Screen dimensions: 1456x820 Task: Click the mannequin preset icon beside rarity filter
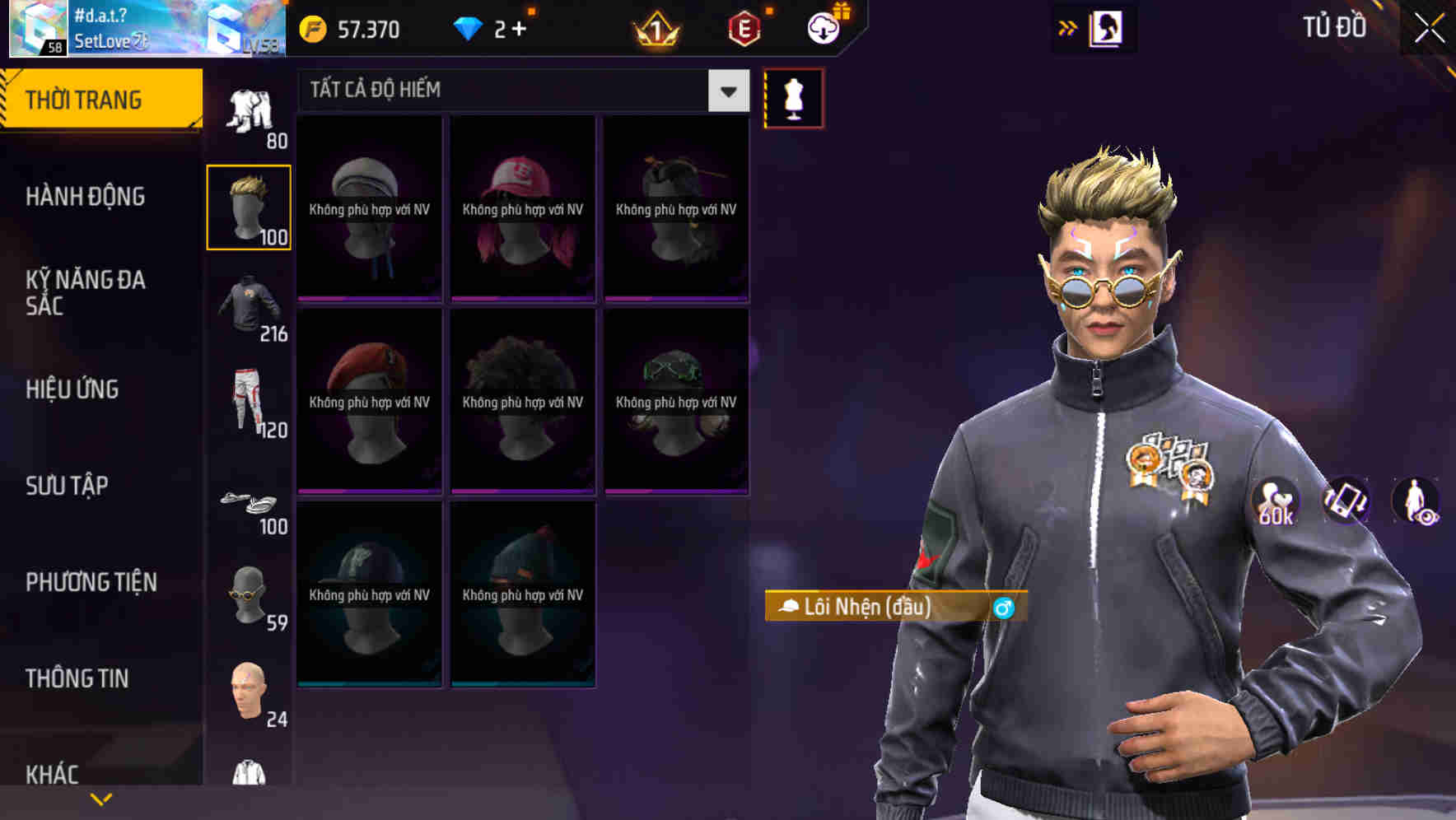(x=793, y=97)
